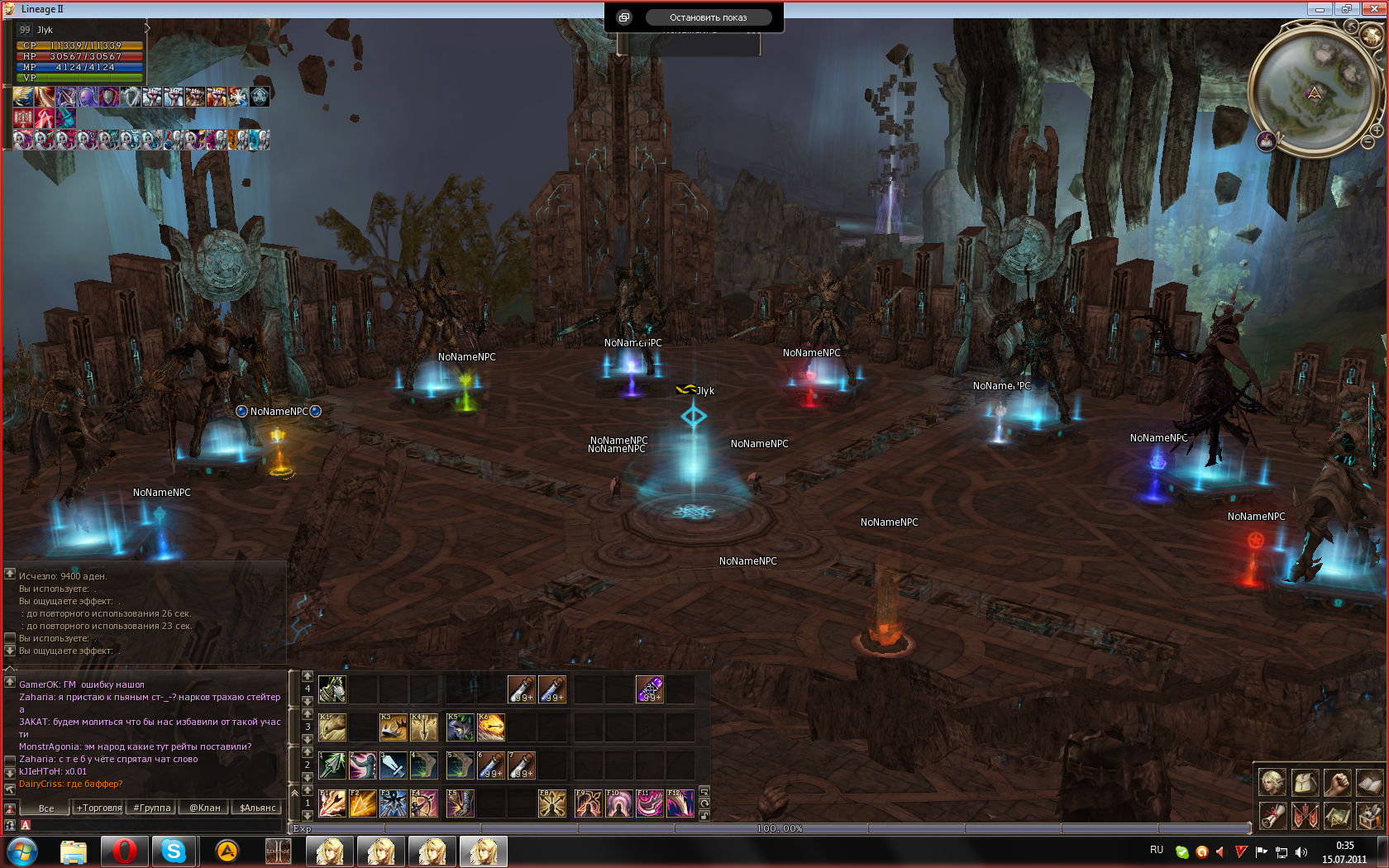Viewport: 1389px width, 868px height.
Task: Open the world map scroll icon
Action: (x=1337, y=815)
